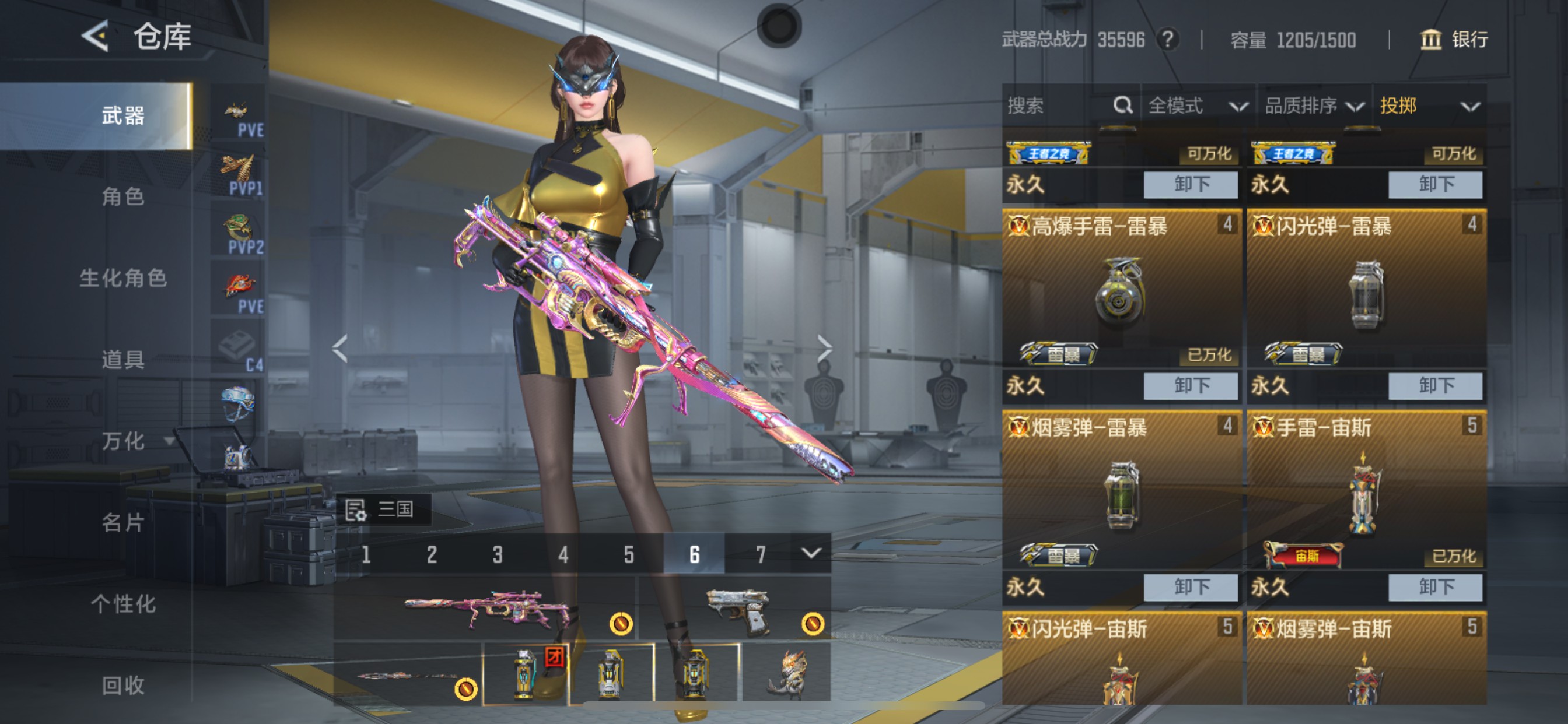Open the 银行 bank

1454,40
